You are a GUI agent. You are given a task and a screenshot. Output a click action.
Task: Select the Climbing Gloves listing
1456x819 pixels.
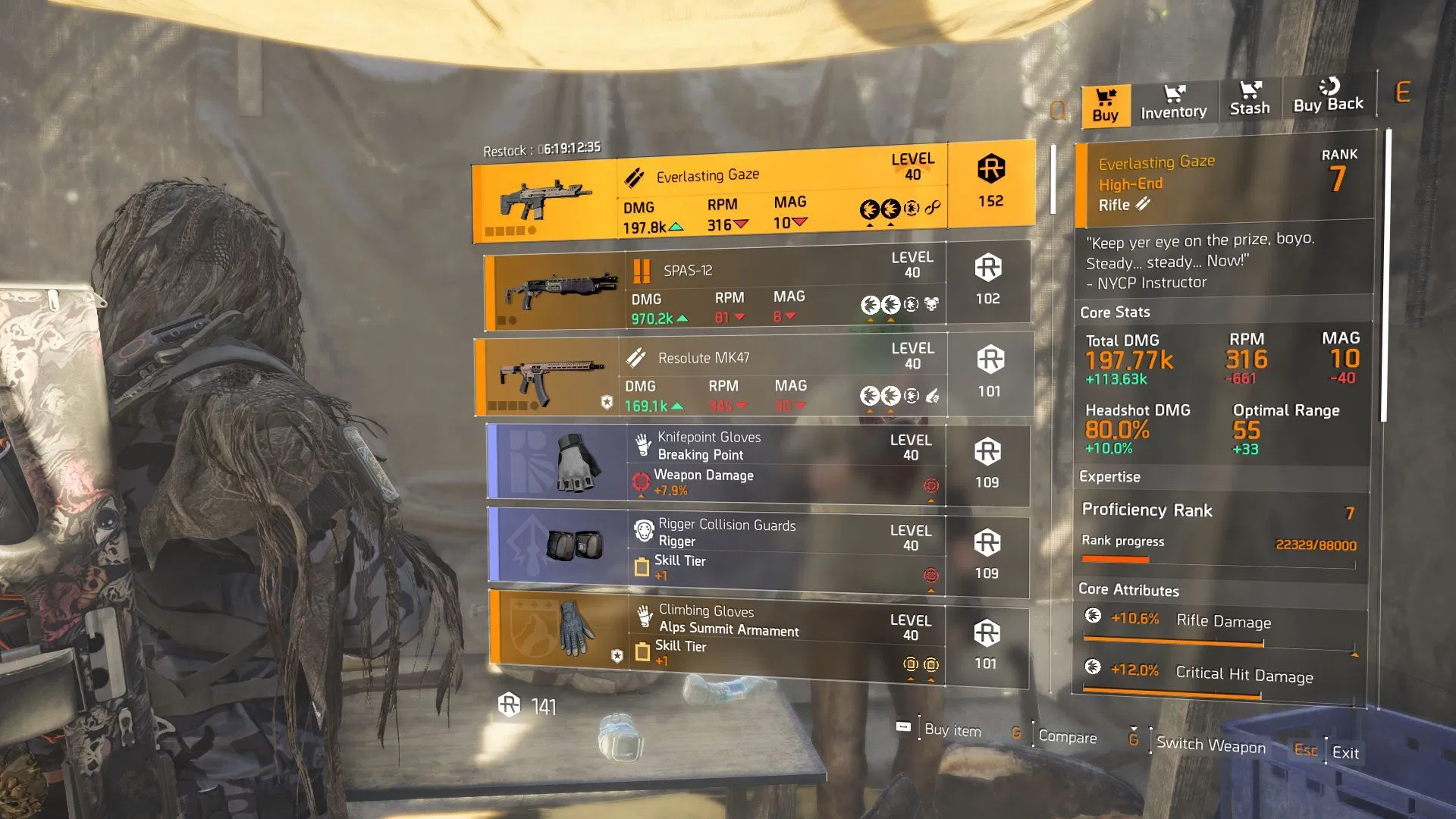[758, 639]
